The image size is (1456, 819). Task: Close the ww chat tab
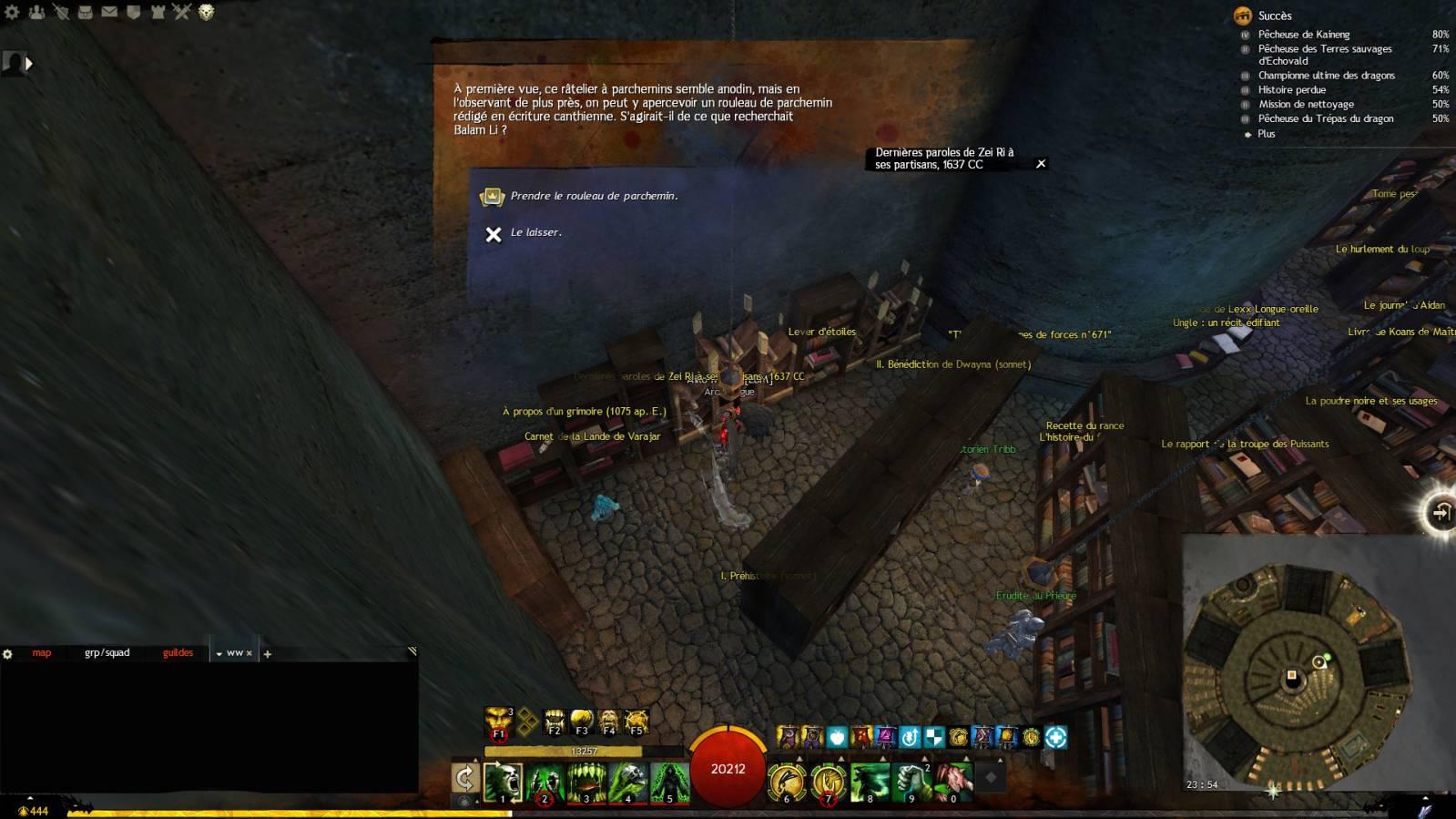click(249, 654)
